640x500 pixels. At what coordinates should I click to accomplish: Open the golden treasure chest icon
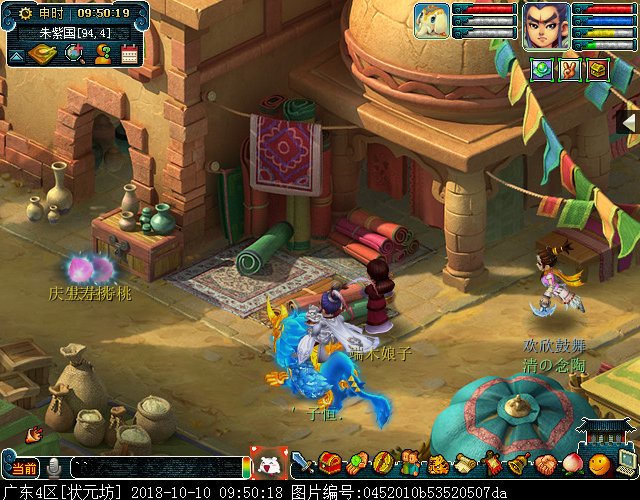click(x=598, y=69)
